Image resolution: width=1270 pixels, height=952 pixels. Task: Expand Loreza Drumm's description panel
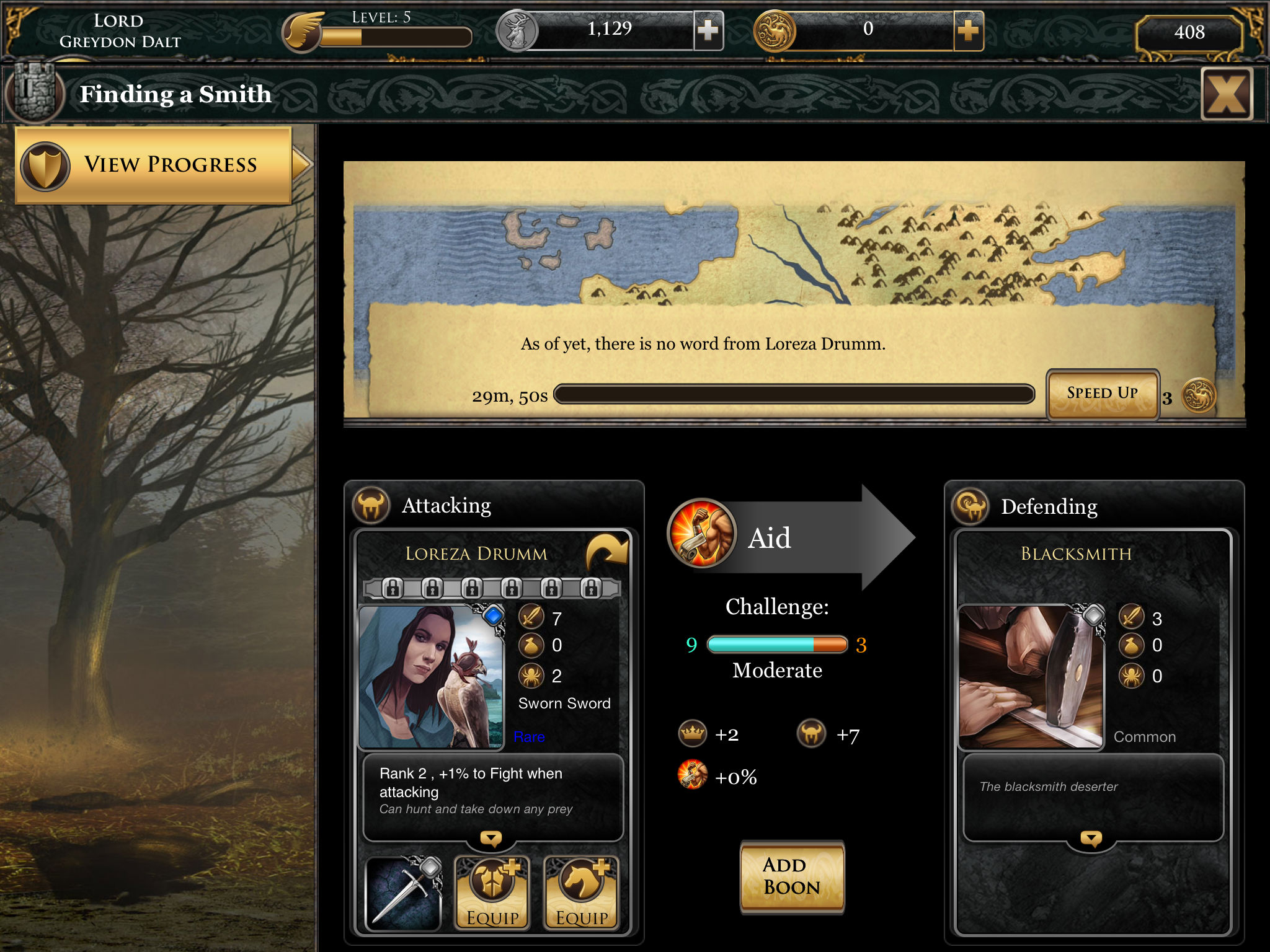click(x=491, y=839)
